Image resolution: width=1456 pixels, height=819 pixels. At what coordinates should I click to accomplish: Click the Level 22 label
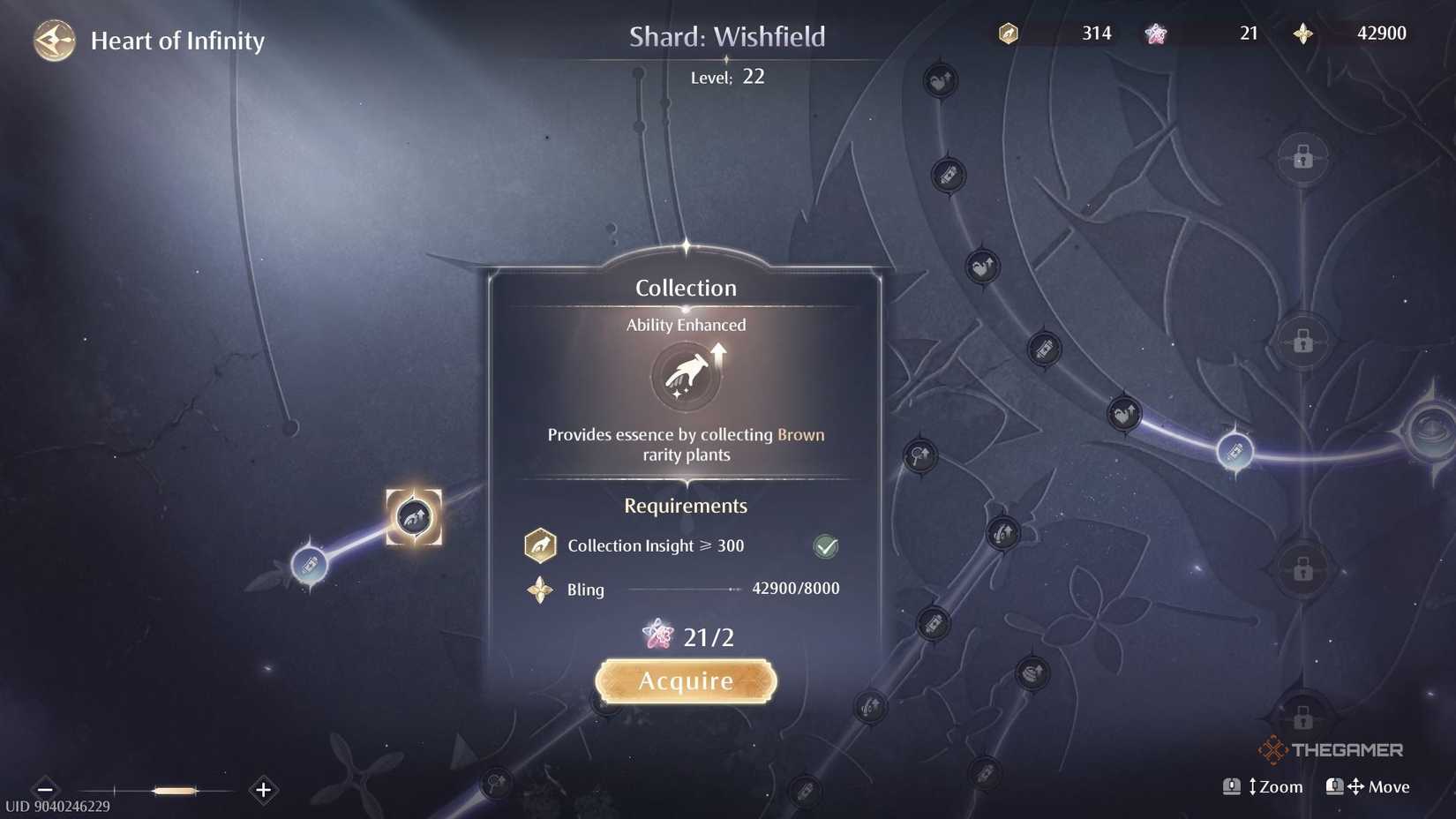(726, 77)
